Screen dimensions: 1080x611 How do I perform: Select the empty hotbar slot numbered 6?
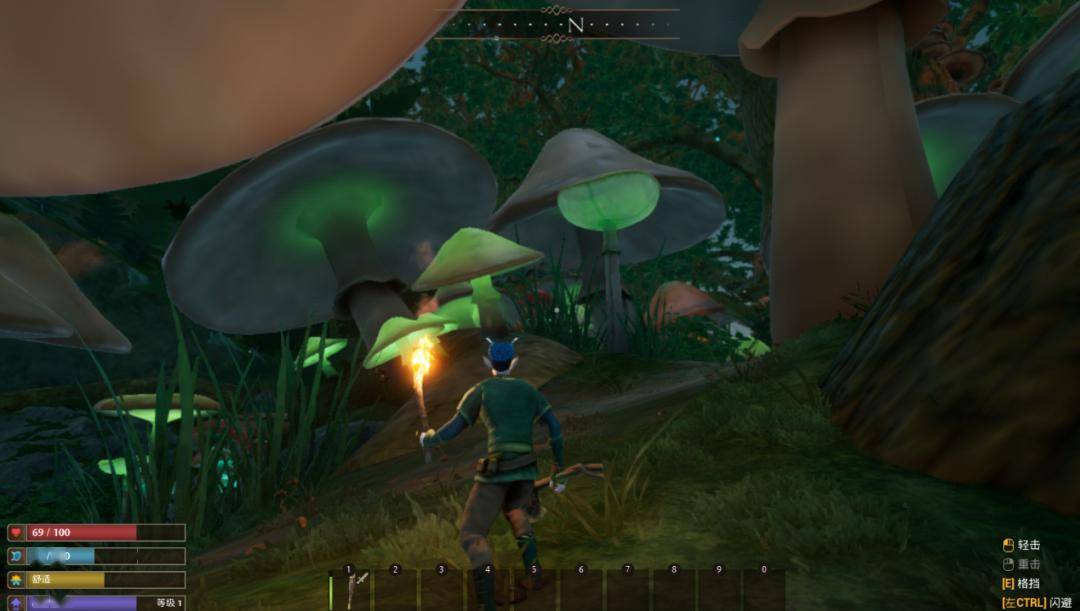(x=582, y=590)
